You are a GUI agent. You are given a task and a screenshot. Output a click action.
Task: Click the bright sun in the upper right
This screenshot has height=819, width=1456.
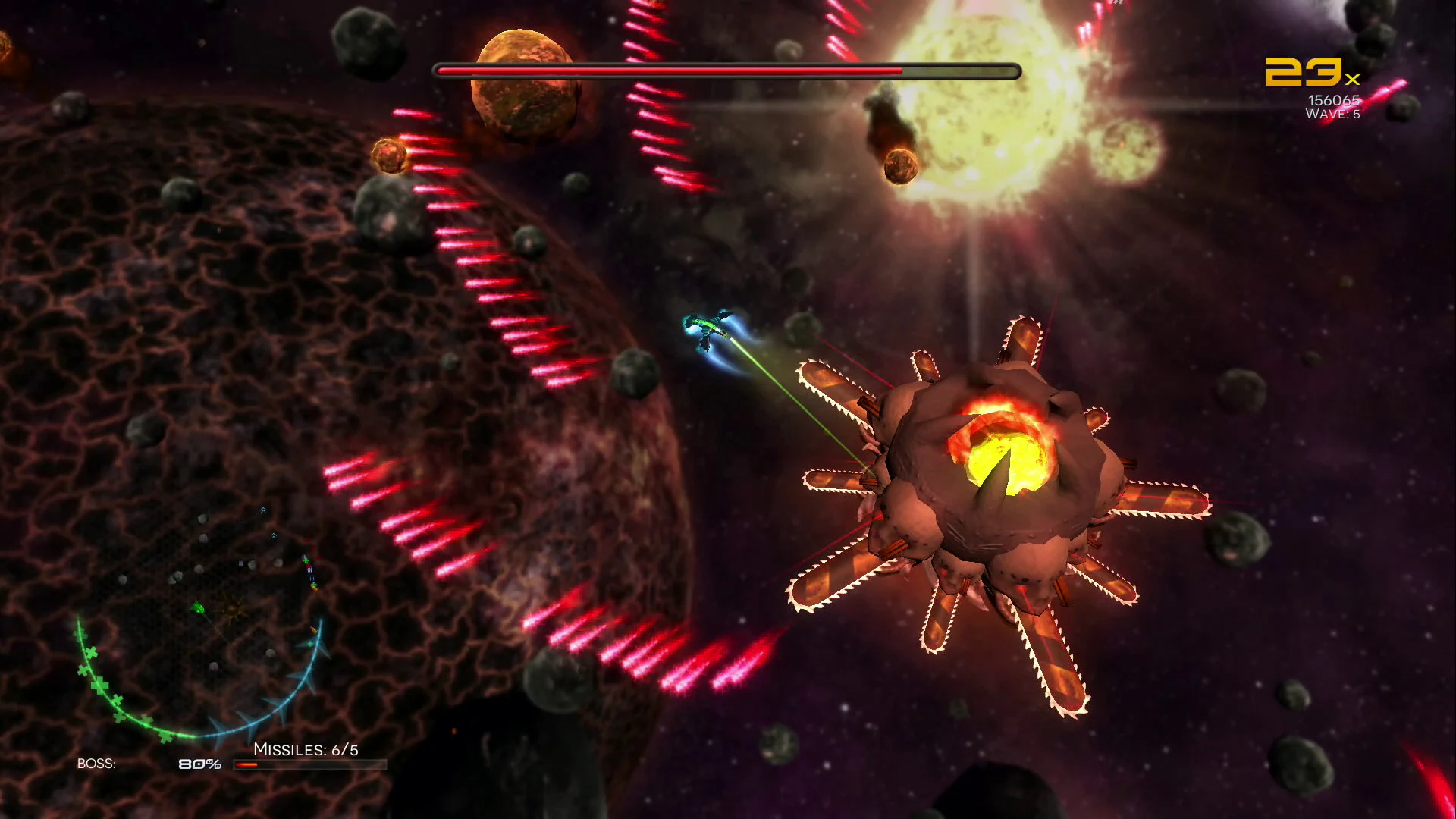point(986,91)
